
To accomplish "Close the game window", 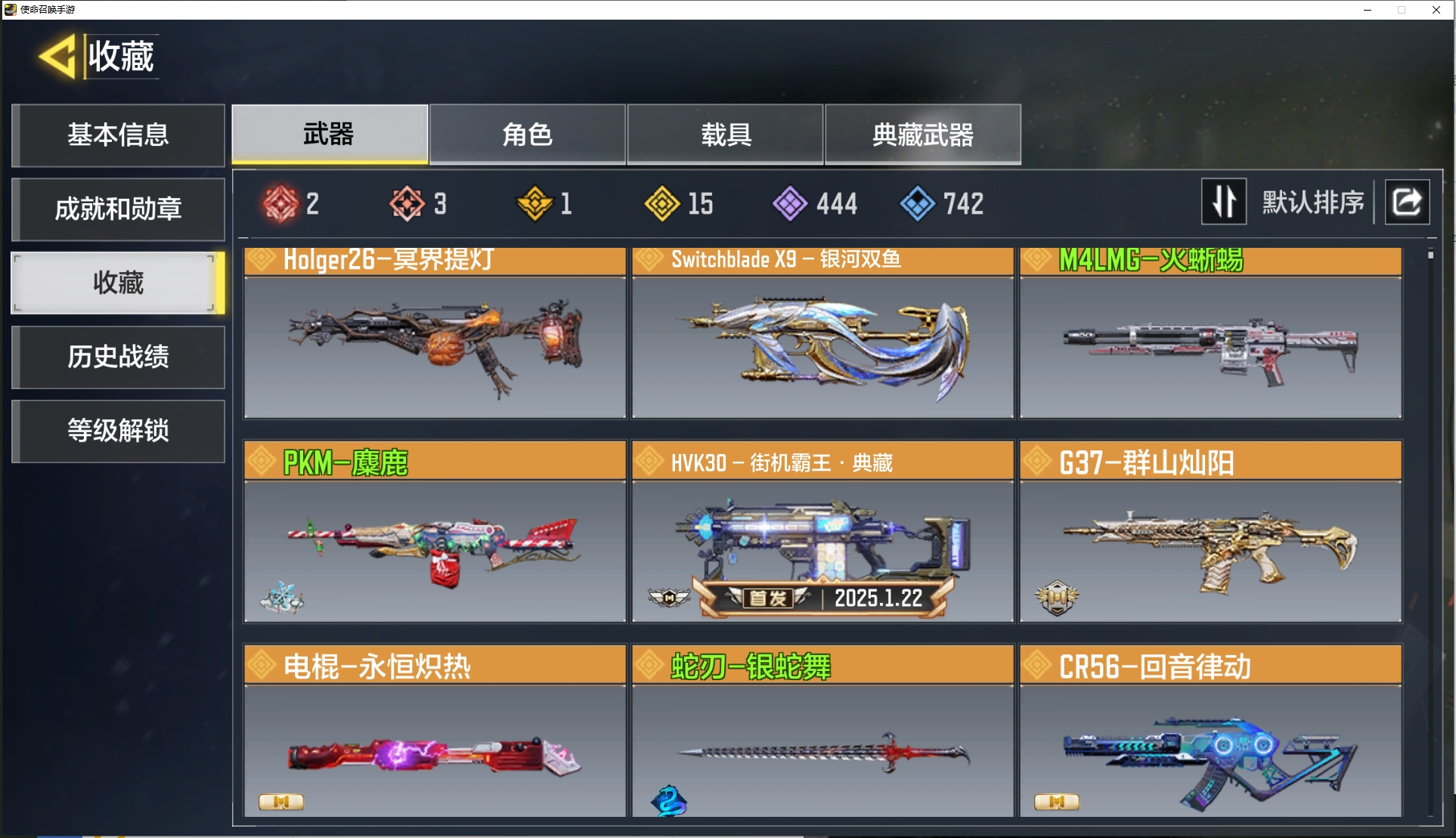I will [x=1436, y=10].
